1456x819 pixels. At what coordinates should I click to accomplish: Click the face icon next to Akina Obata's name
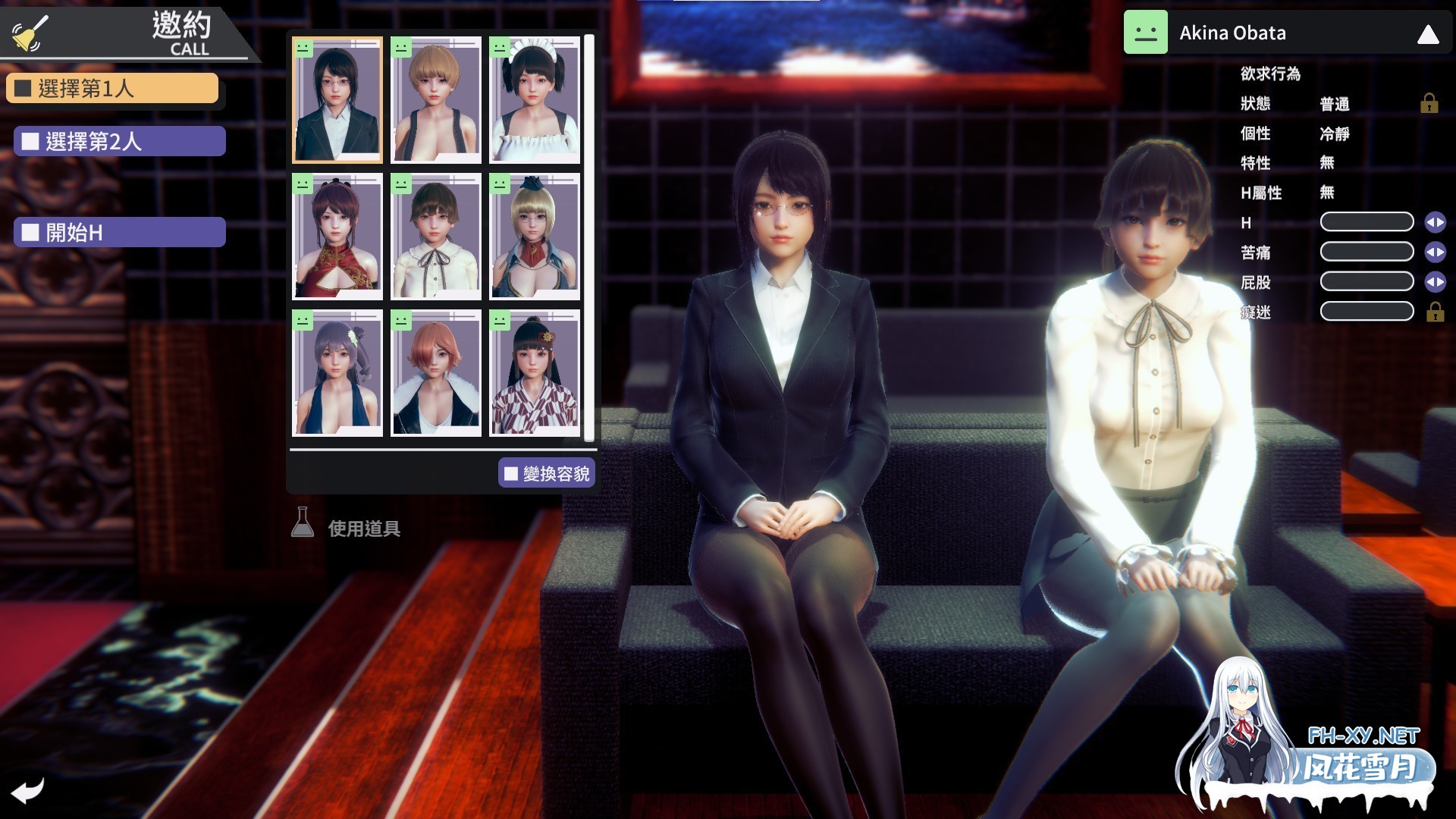(1145, 33)
